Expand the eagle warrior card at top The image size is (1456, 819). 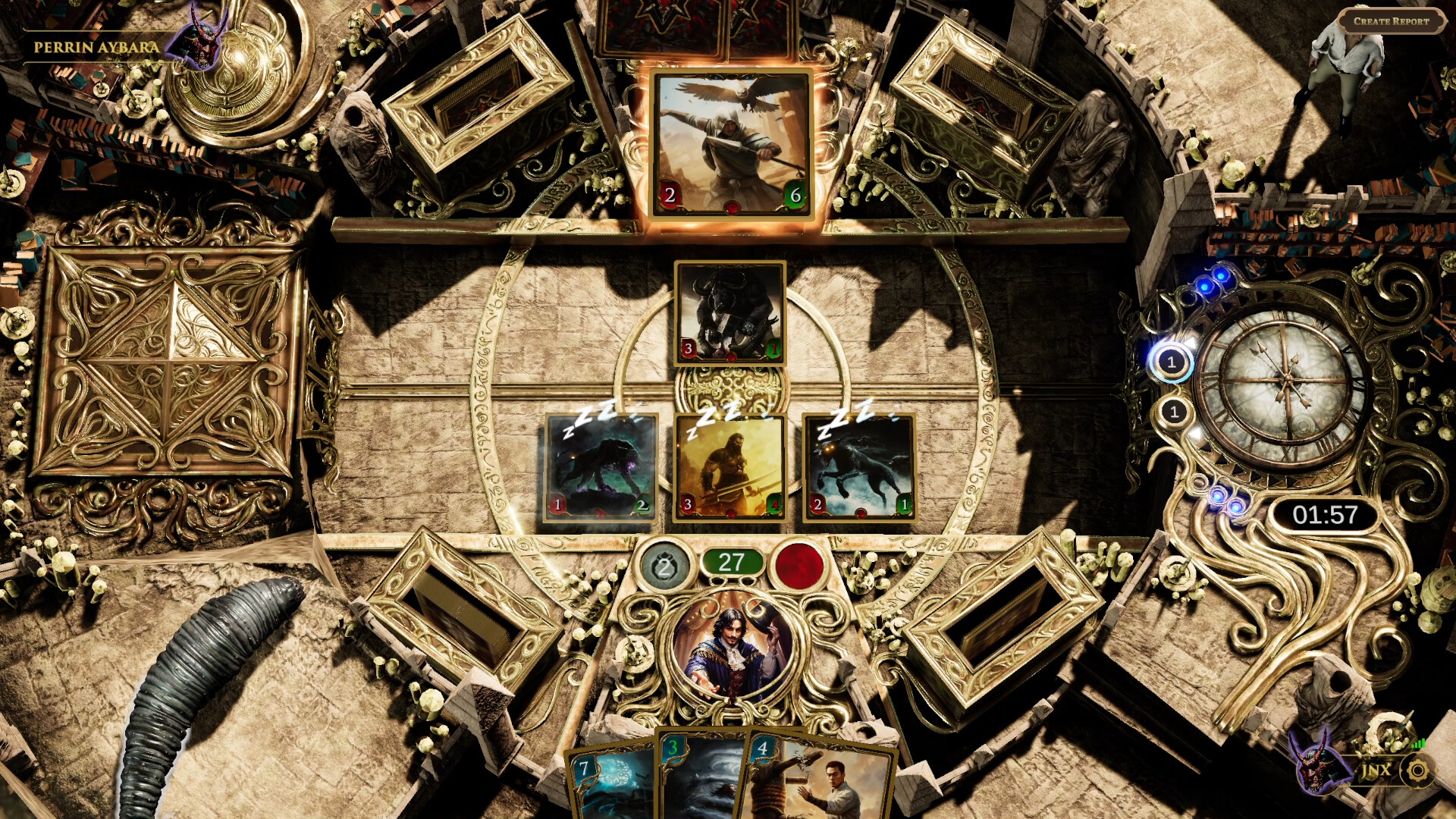730,144
